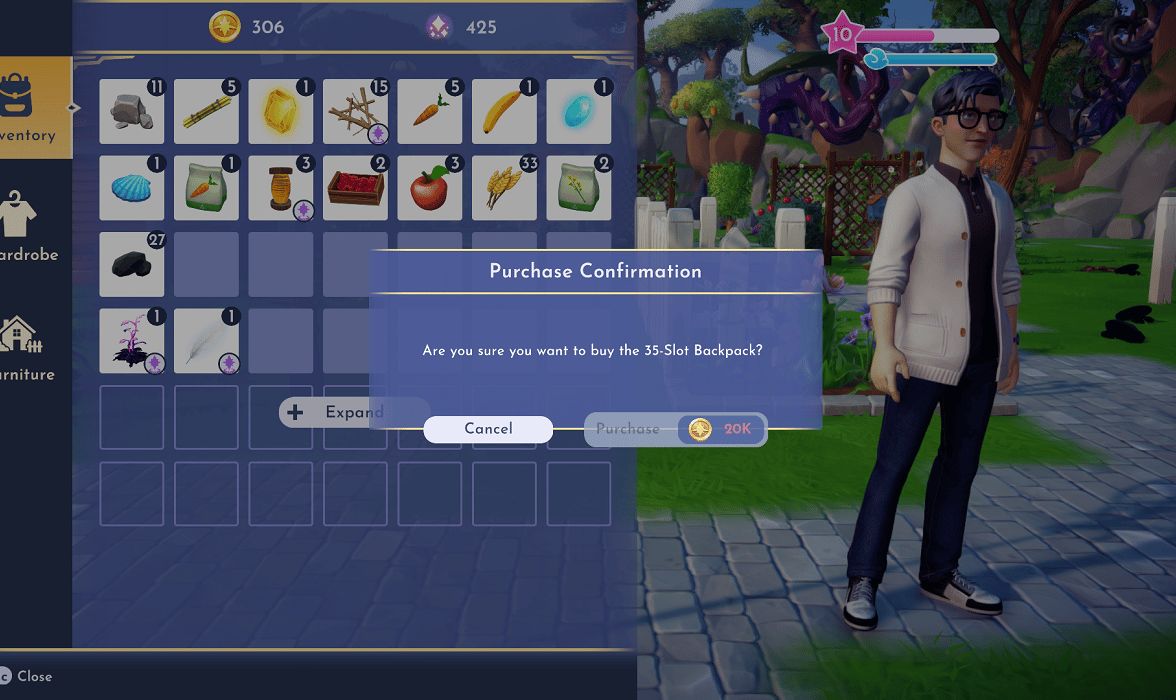The image size is (1176, 700).
Task: Select the Inventory tab
Action: pyautogui.click(x=32, y=108)
